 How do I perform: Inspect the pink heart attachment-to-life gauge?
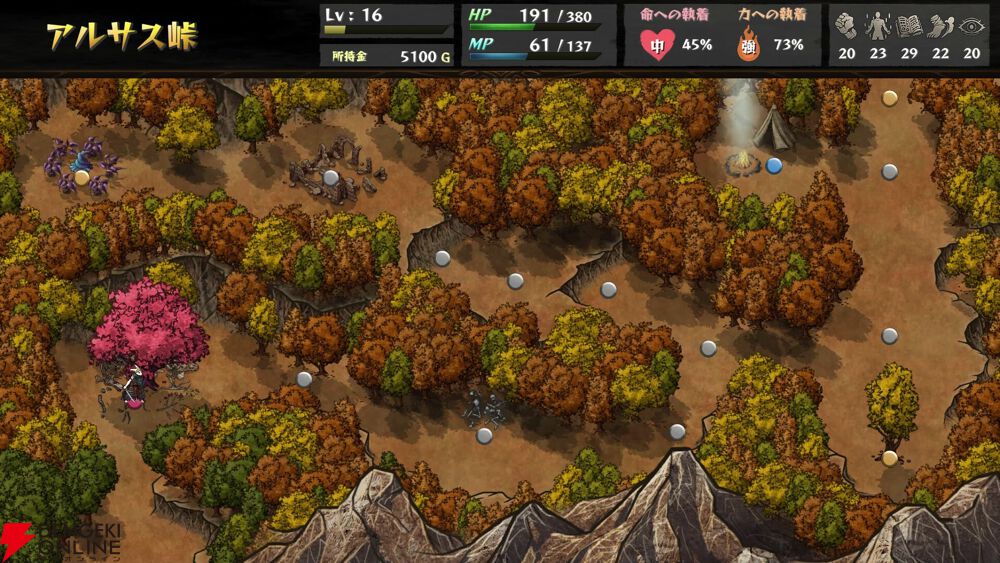point(655,44)
